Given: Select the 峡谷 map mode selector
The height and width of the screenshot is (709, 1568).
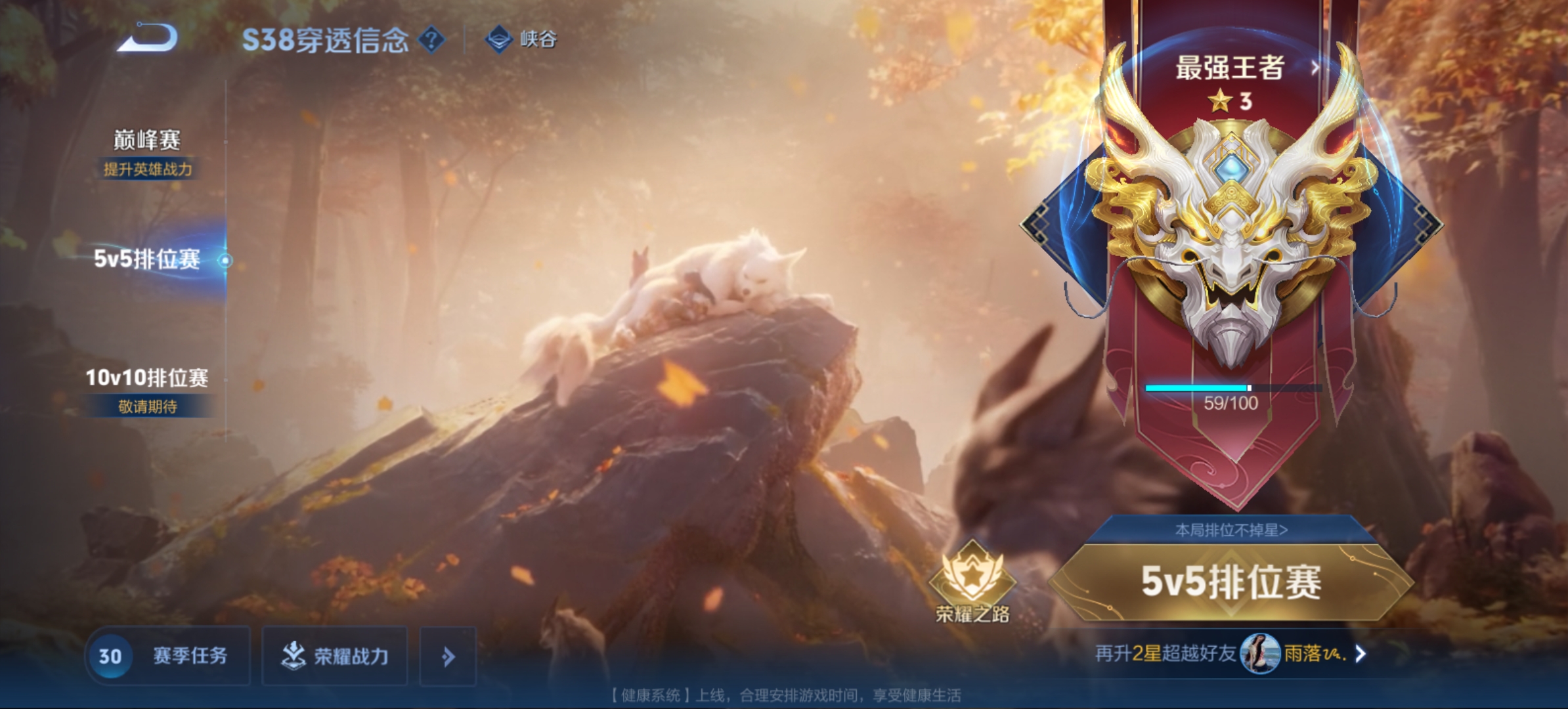Looking at the screenshot, I should click(523, 39).
